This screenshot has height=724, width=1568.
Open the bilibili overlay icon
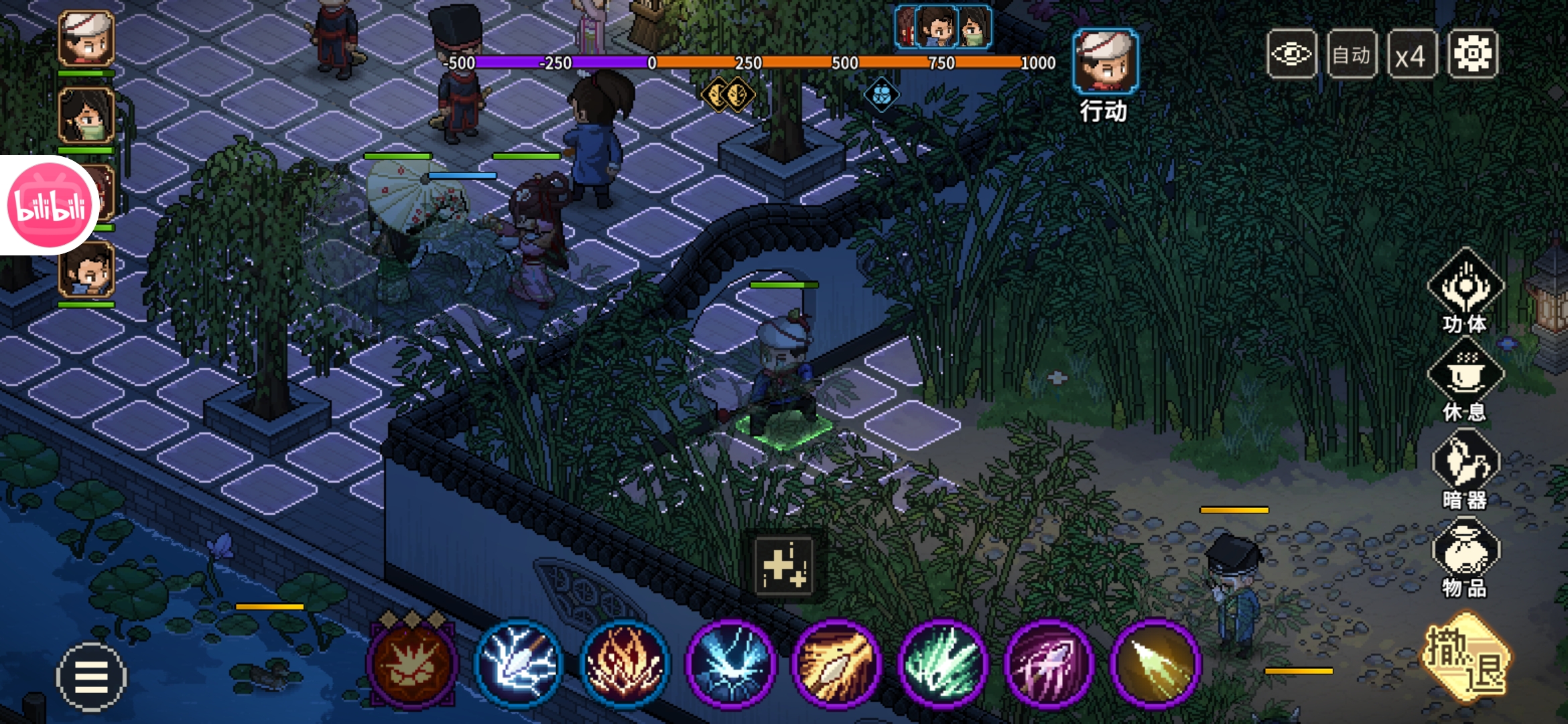pos(50,205)
